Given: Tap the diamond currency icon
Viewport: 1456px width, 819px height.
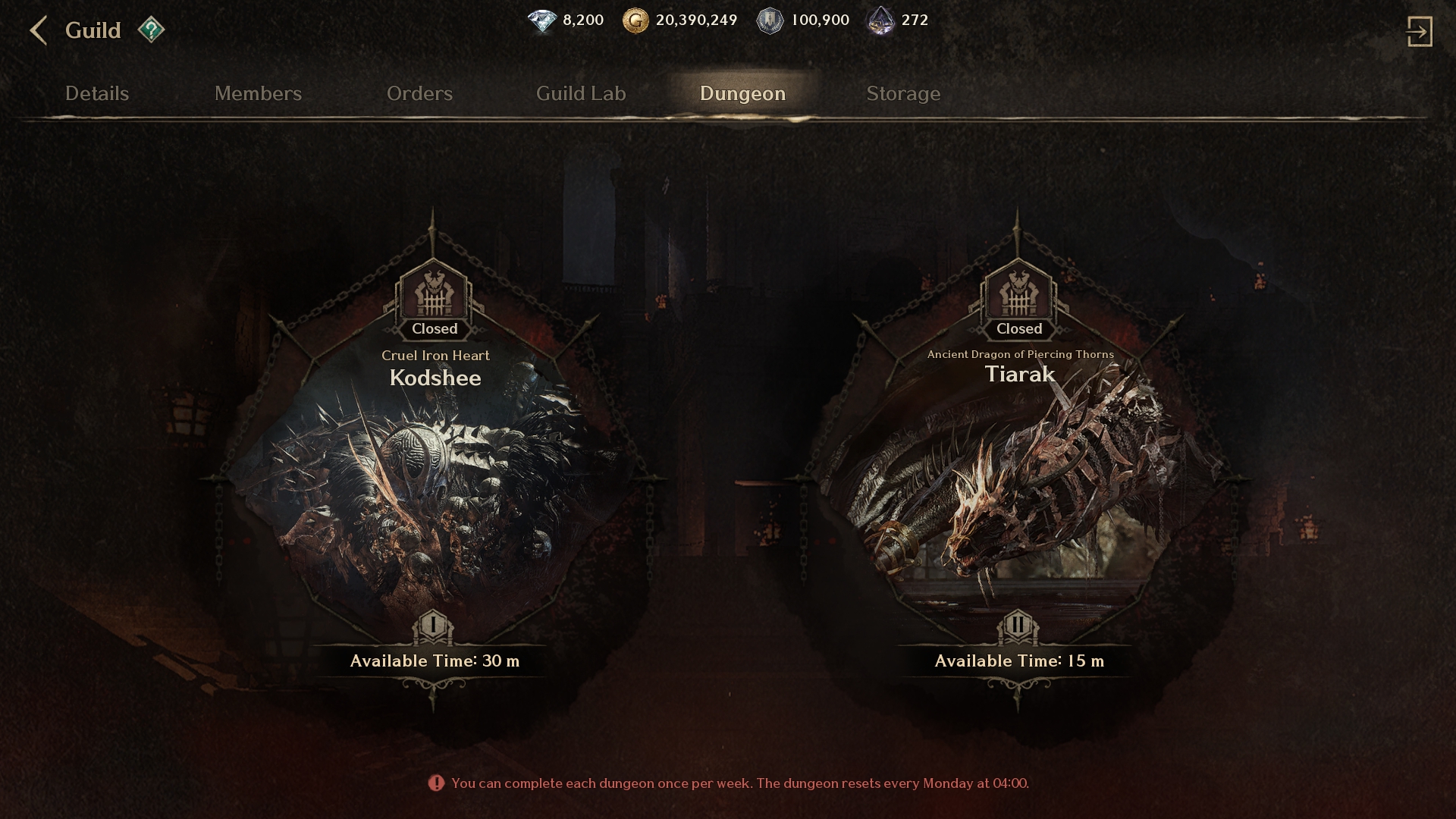Looking at the screenshot, I should pos(542,20).
